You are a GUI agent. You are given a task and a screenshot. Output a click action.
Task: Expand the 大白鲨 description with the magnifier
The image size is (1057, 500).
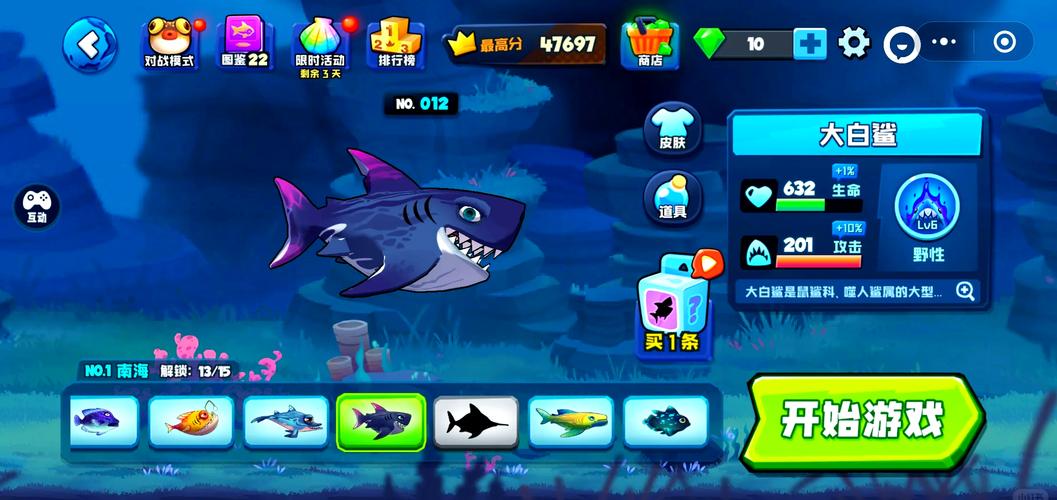(x=965, y=291)
